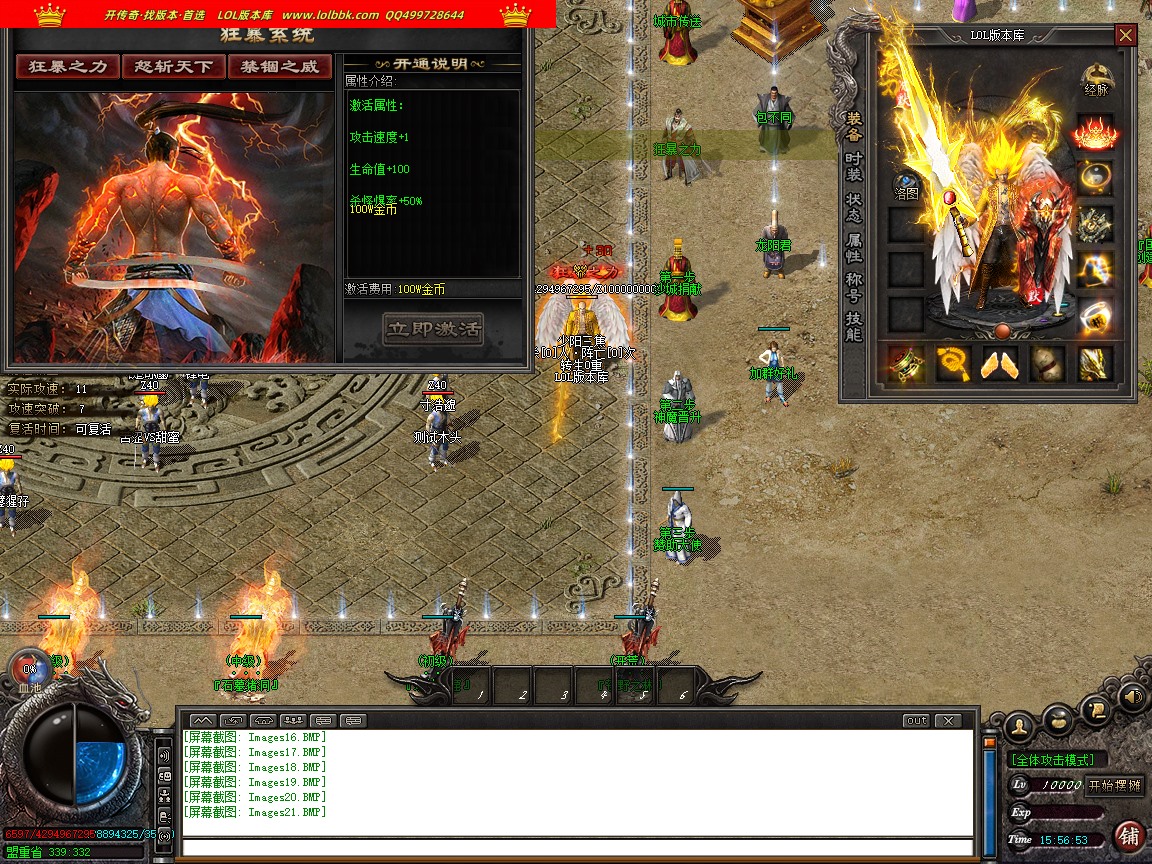This screenshot has height=864, width=1152.
Task: Switch to the 技能 skills tab
Action: [854, 326]
